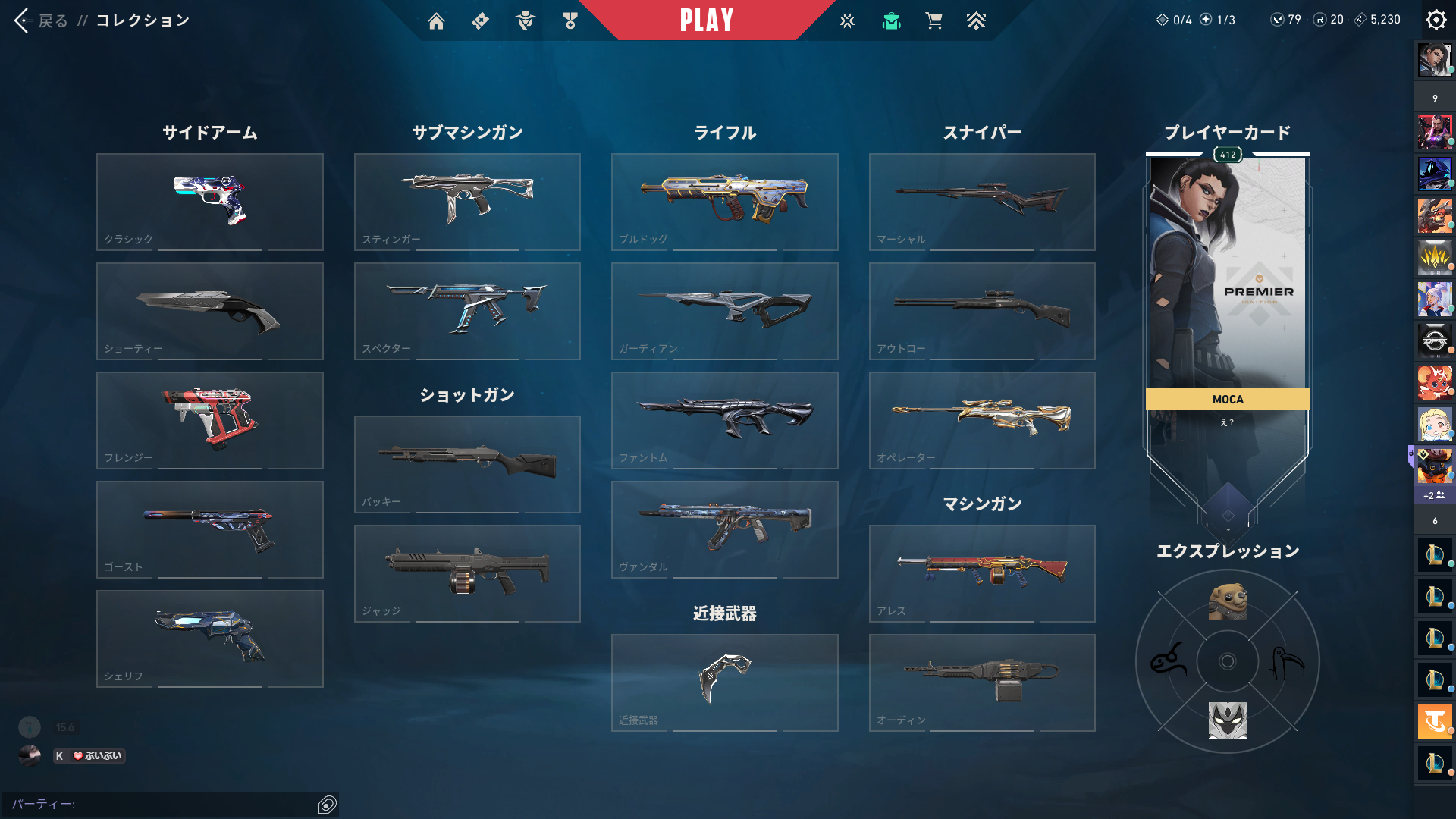Select the オペレーター sniper slot
Viewport: 1456px width, 819px height.
coord(982,420)
